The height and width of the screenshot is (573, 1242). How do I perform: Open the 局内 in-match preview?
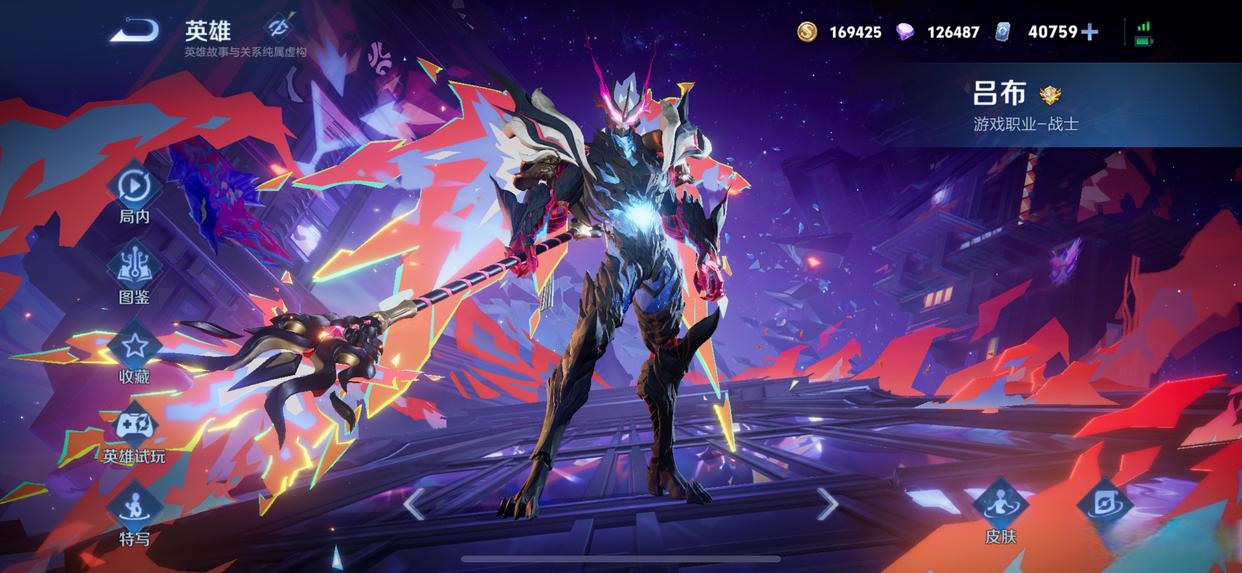click(x=134, y=188)
